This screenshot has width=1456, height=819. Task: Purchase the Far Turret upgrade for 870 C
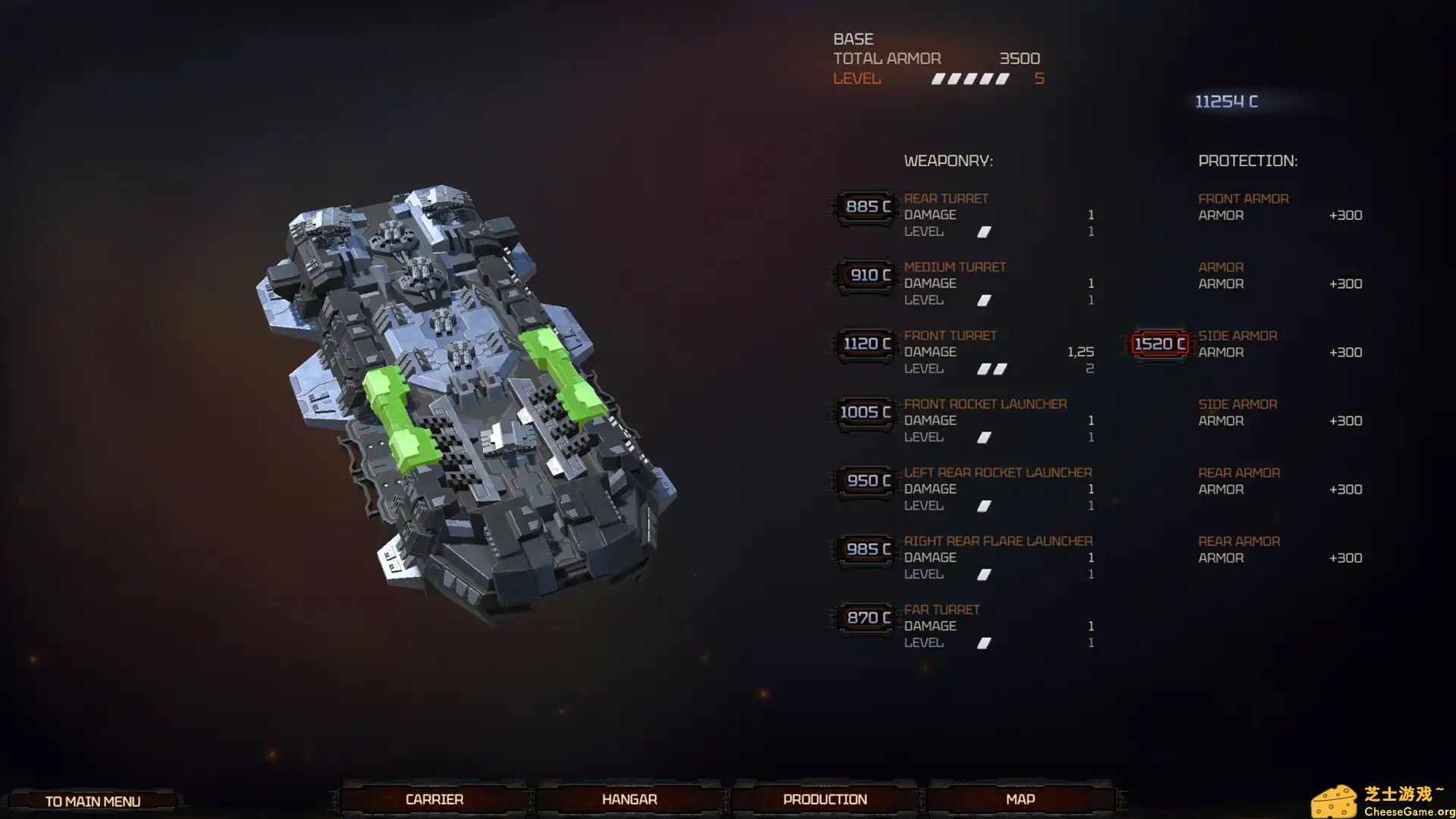866,618
